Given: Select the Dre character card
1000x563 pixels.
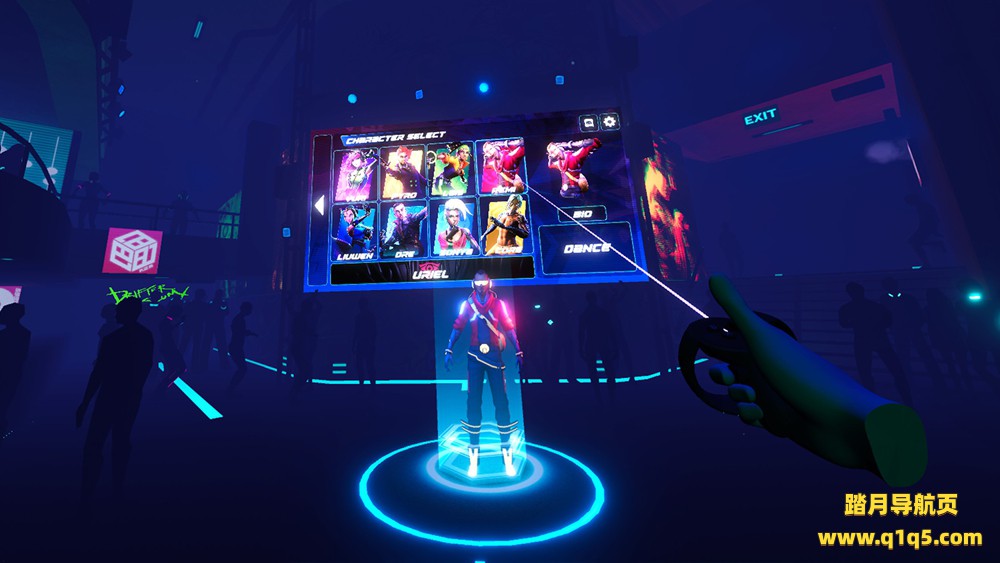Looking at the screenshot, I should coord(404,229).
